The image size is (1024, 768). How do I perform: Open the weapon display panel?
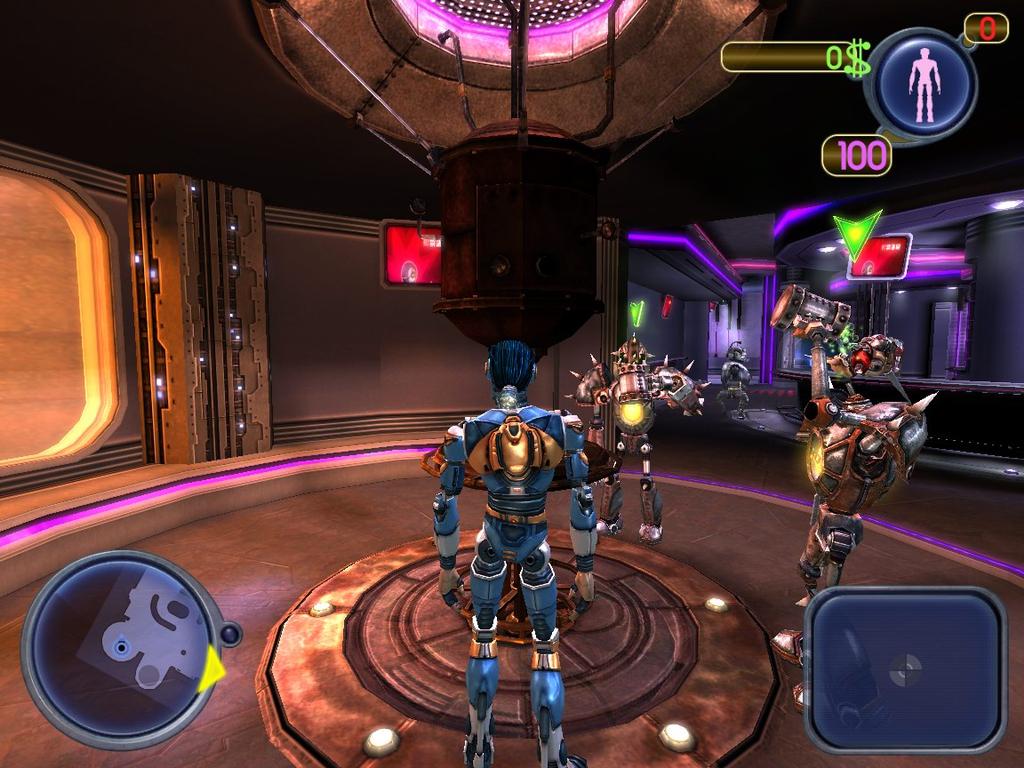tap(904, 668)
